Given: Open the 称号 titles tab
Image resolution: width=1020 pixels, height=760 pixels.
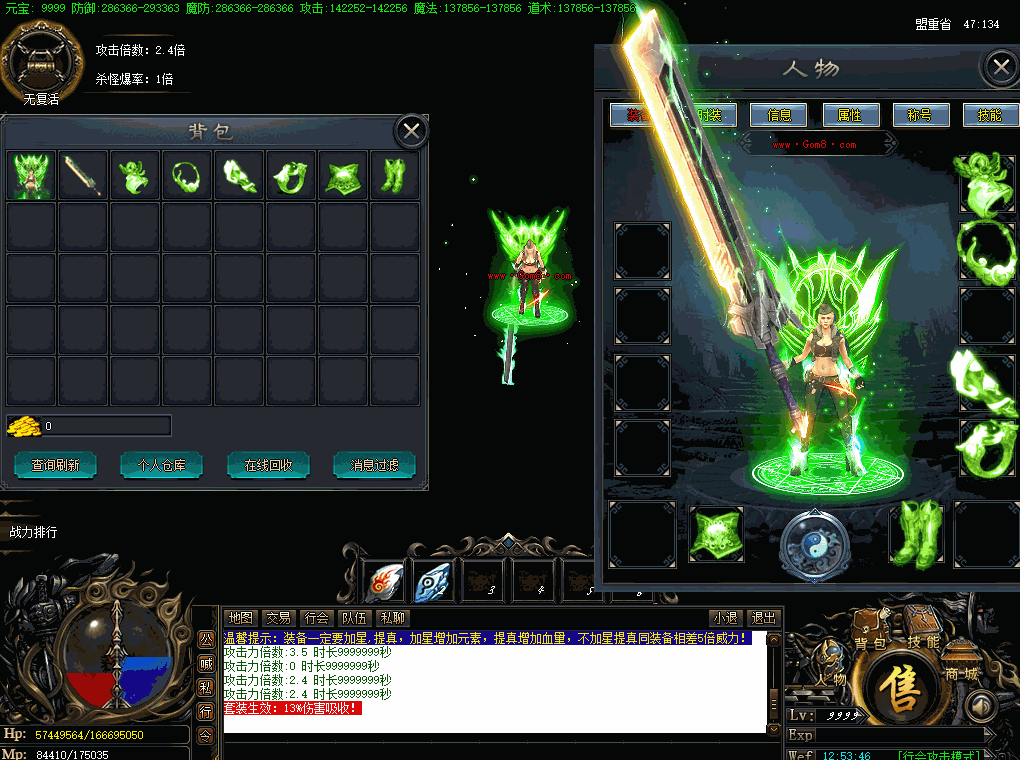Looking at the screenshot, I should coord(920,115).
